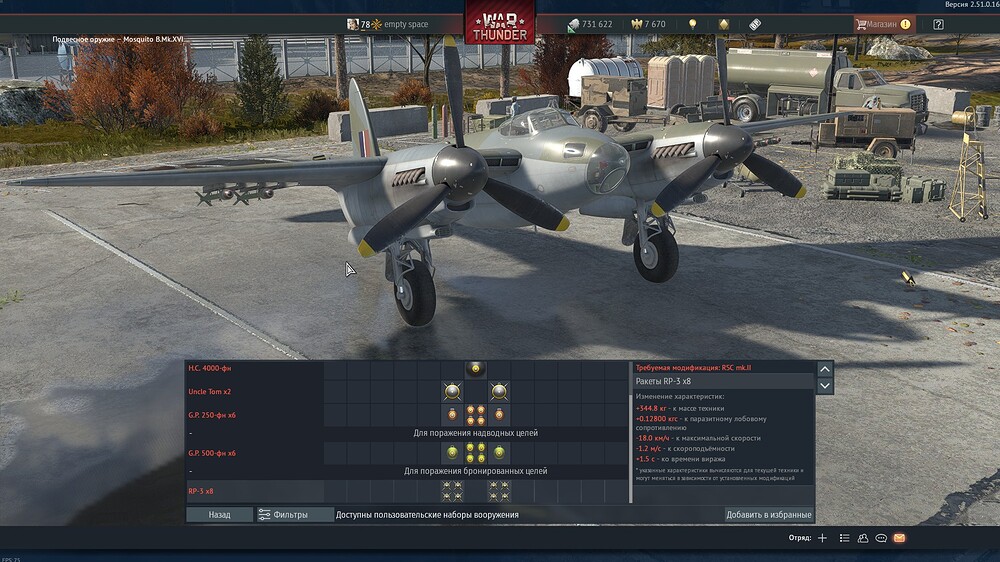Open the orange mail envelope icon
Screen dimensions: 1000x562
pyautogui.click(x=899, y=538)
